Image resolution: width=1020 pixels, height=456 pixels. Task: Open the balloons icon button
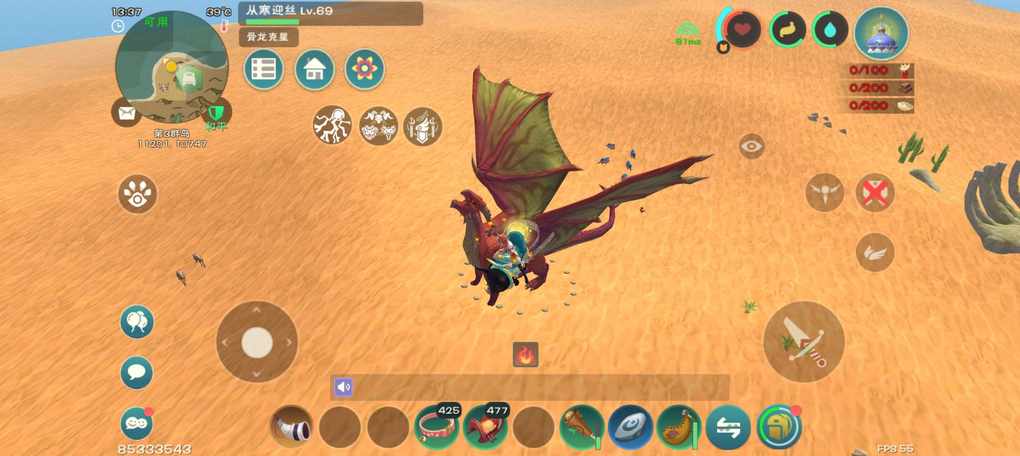pos(137,322)
